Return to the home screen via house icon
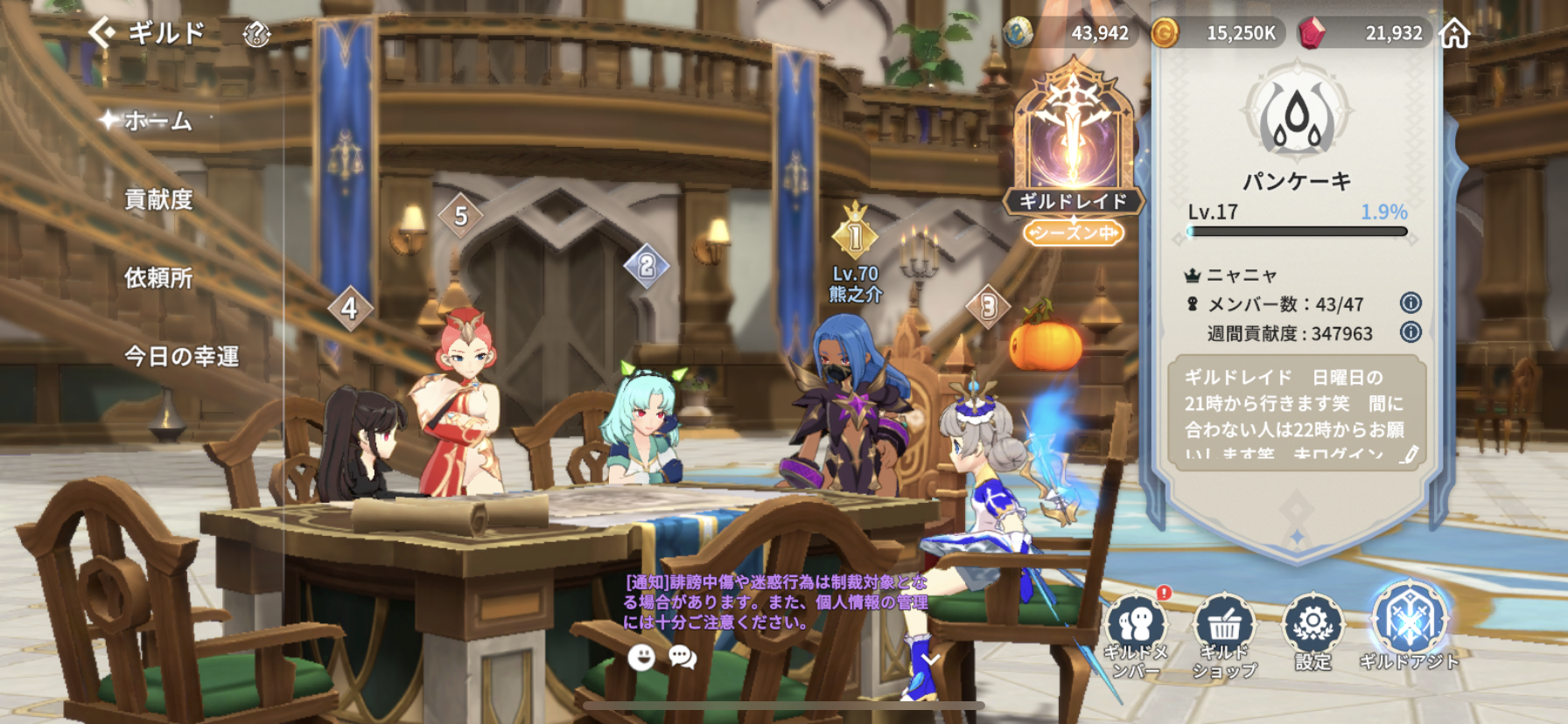Image resolution: width=1568 pixels, height=724 pixels. (x=1455, y=34)
